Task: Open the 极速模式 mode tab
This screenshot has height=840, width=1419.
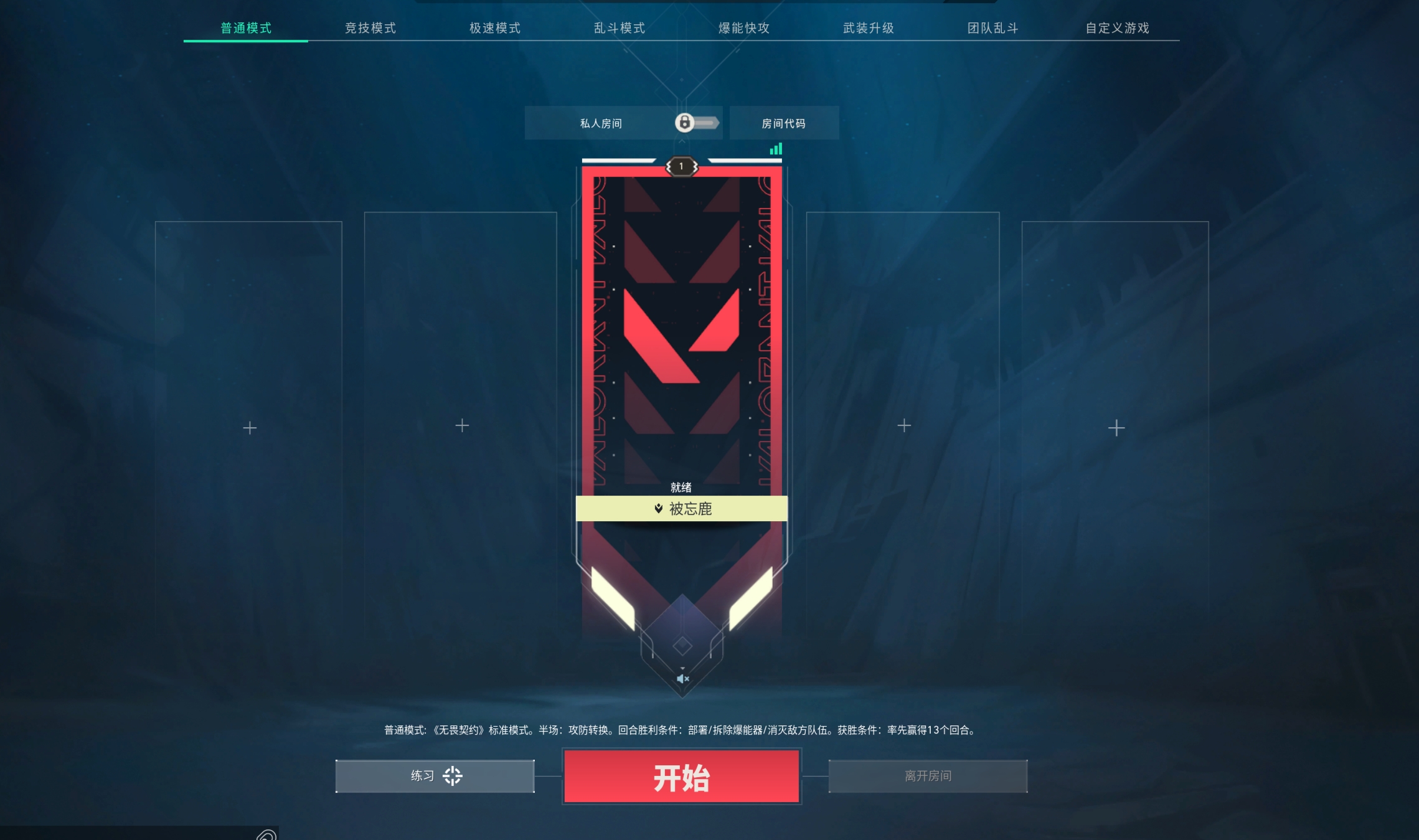Action: pos(495,28)
